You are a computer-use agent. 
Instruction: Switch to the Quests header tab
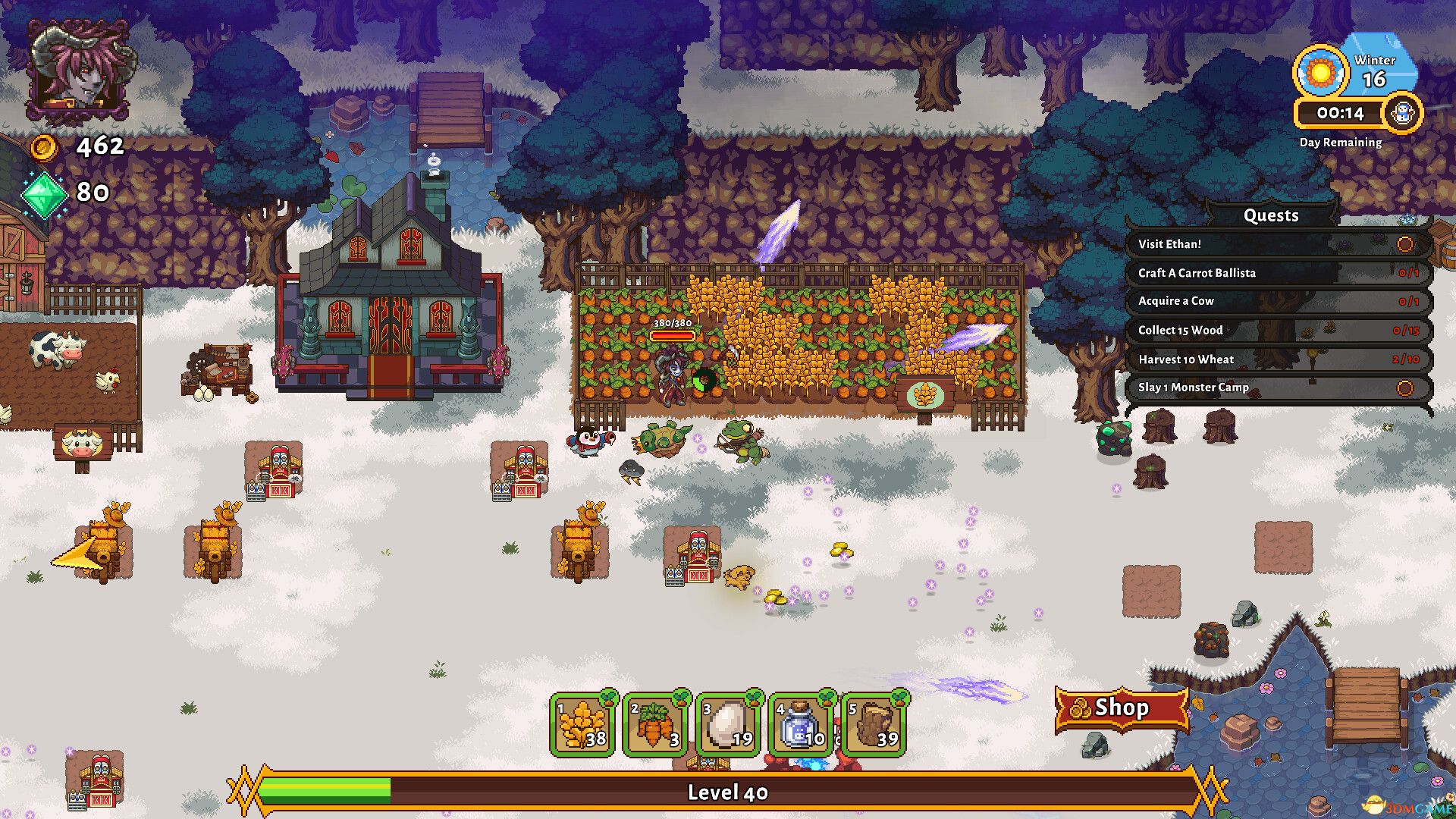click(x=1271, y=215)
